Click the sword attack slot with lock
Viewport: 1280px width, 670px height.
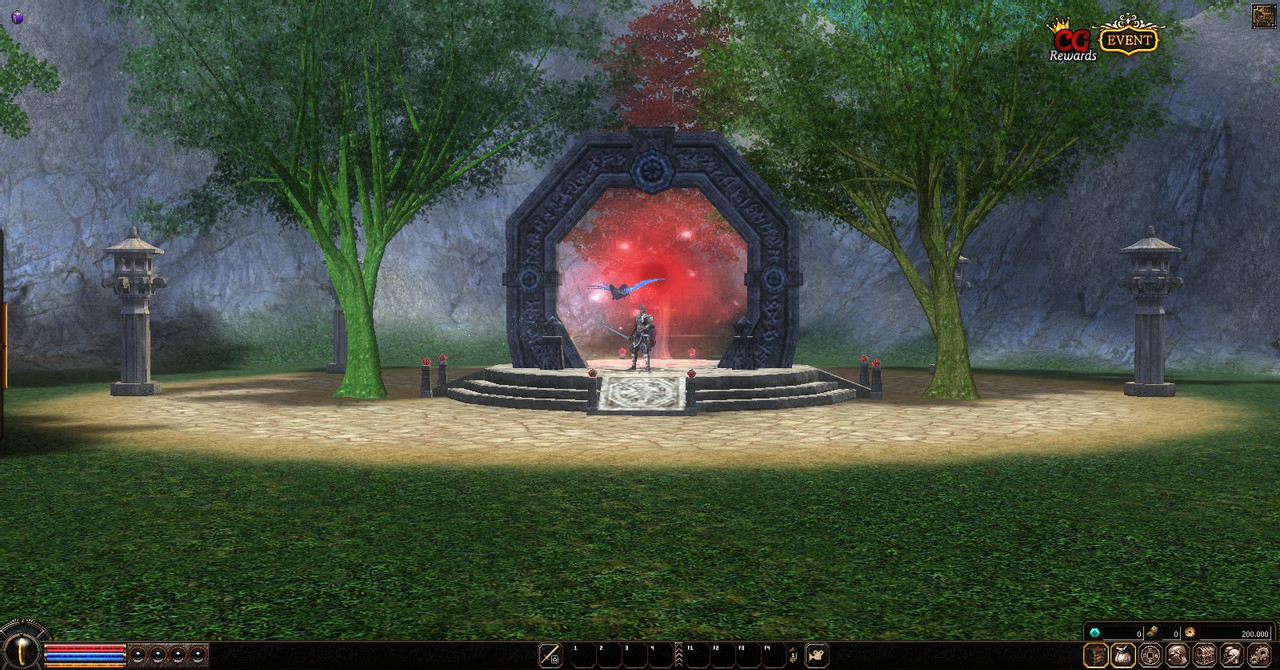click(550, 655)
